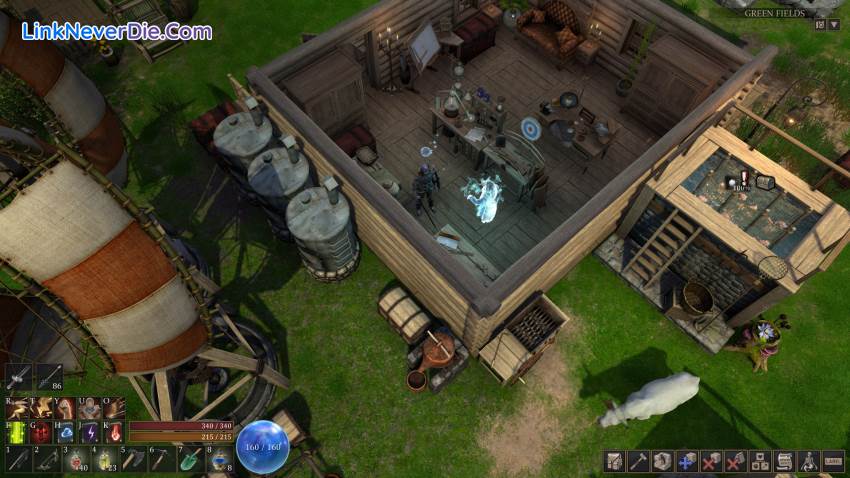Select the arrow slot showing 86

(47, 378)
